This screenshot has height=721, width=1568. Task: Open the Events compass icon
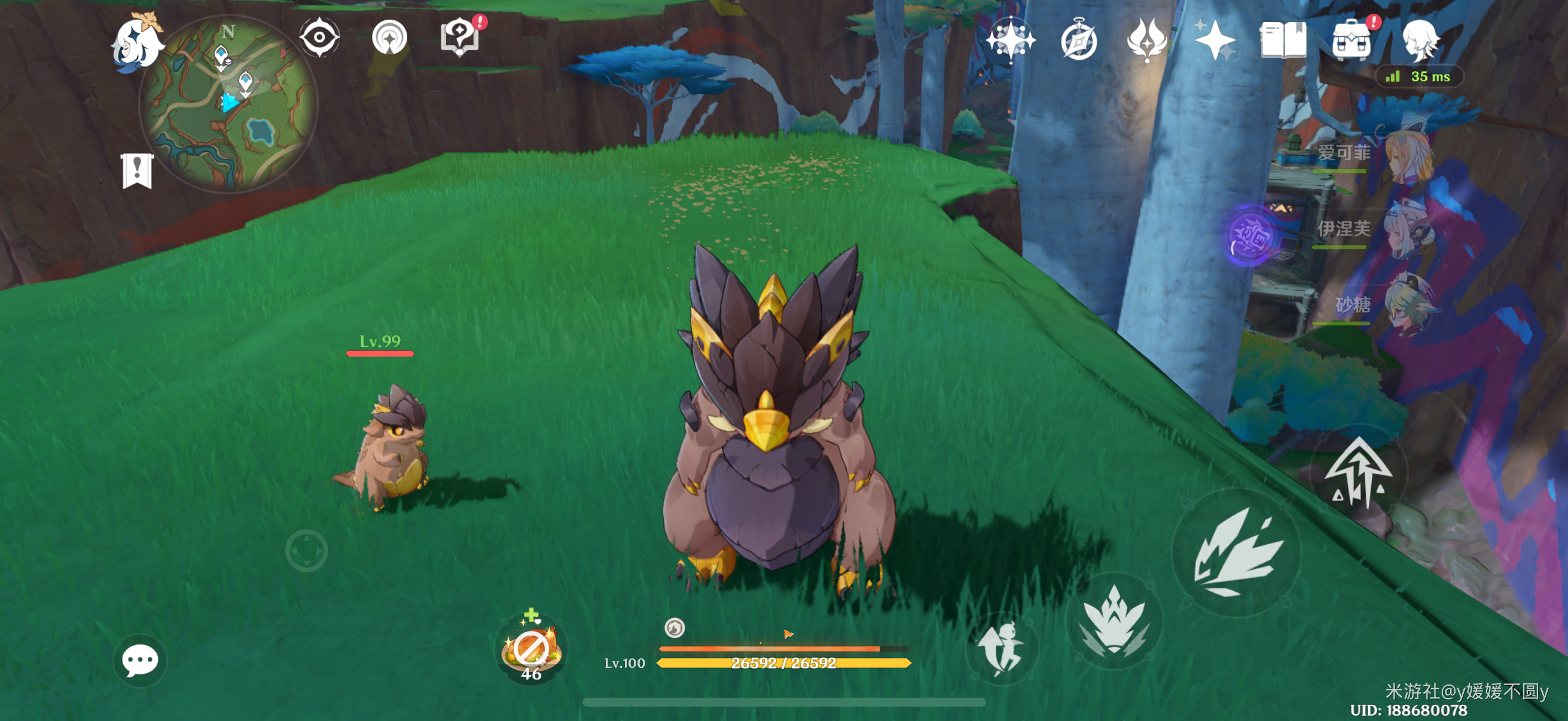1079,41
